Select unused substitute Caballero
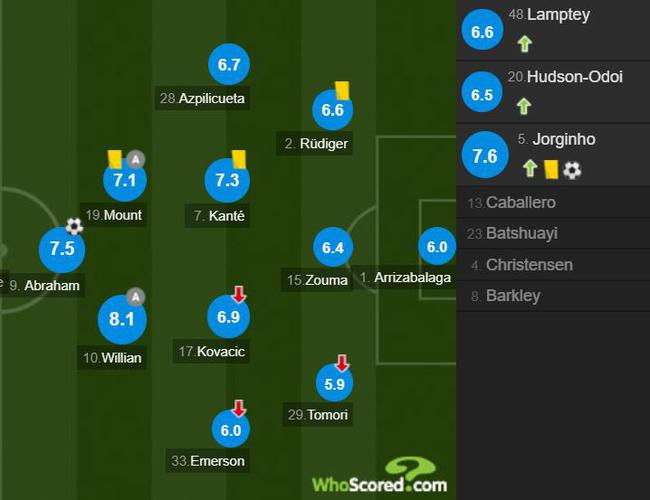 tap(553, 203)
